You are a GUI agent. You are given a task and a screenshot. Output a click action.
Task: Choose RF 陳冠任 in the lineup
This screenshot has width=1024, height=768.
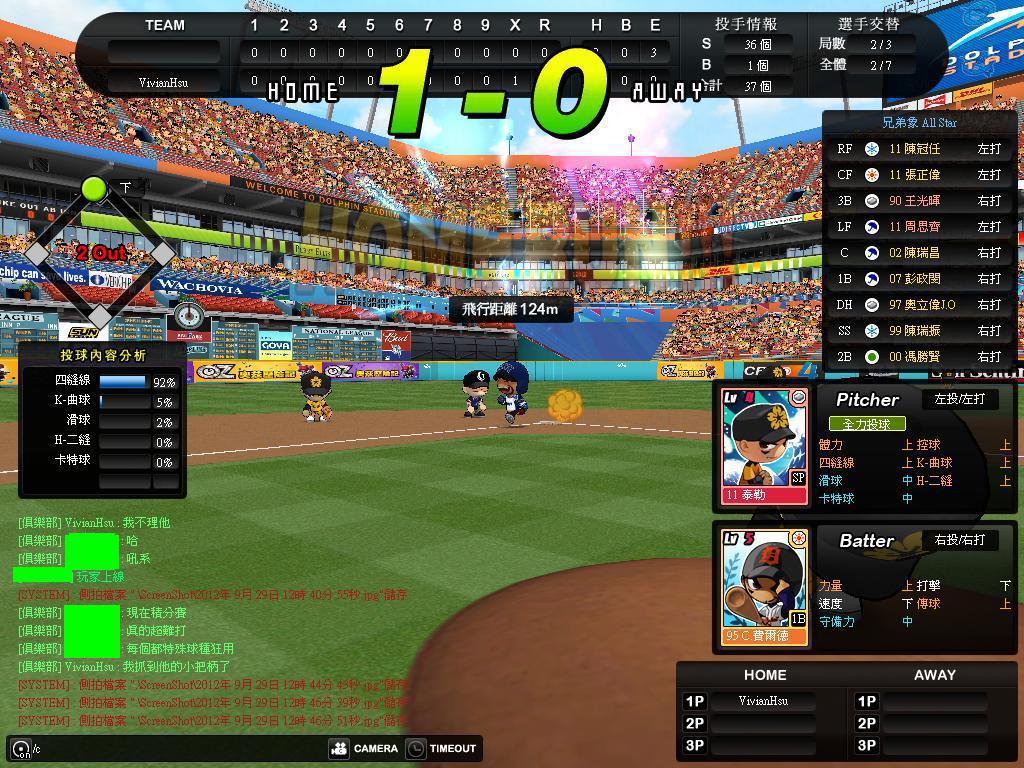(918, 149)
